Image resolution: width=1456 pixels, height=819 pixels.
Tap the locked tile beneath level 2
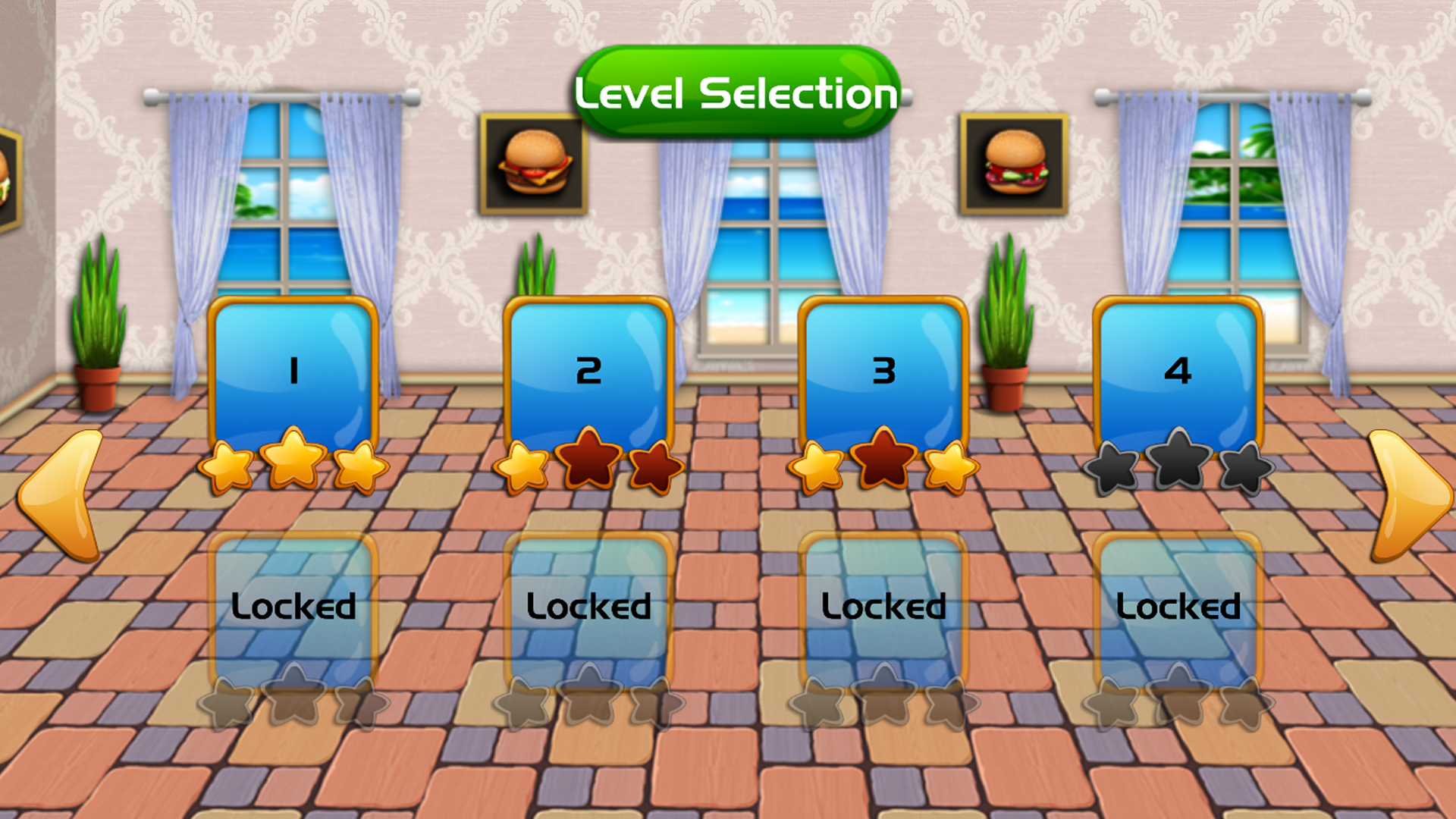[588, 607]
